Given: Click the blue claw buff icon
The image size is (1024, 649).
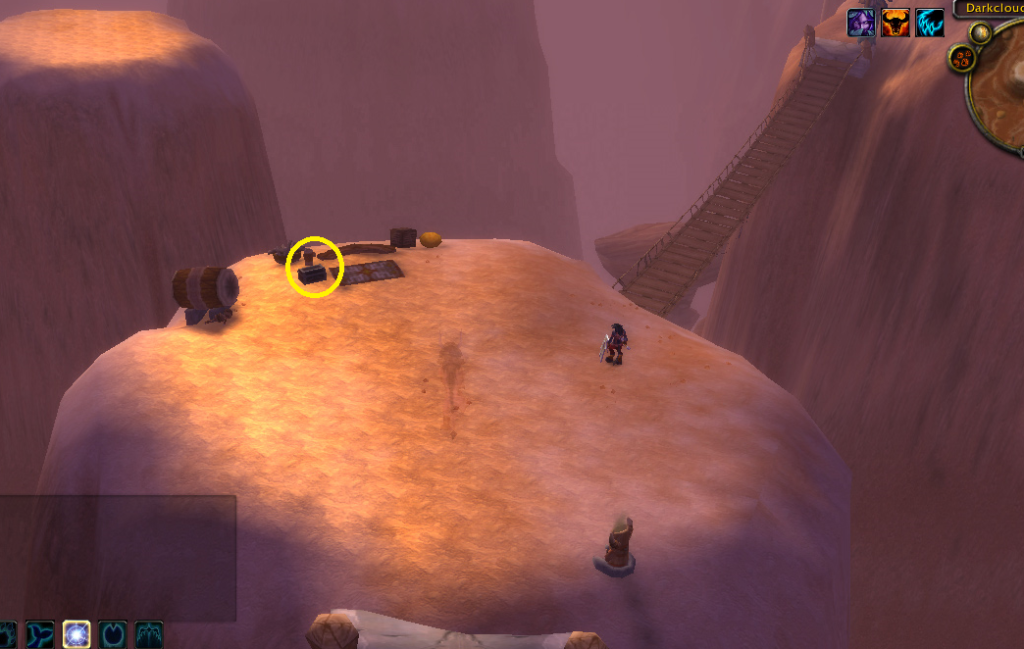Looking at the screenshot, I should 929,23.
